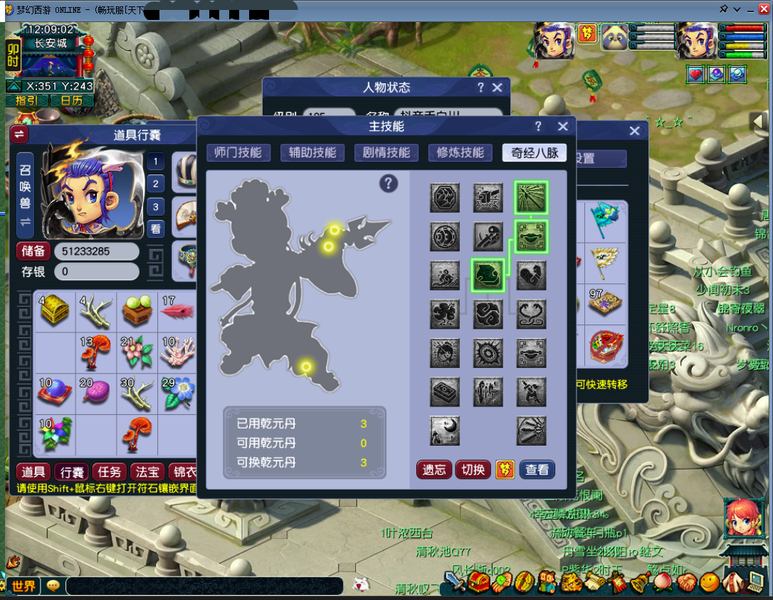Click the 切换 button
Screen dimensions: 773x600
472,469
